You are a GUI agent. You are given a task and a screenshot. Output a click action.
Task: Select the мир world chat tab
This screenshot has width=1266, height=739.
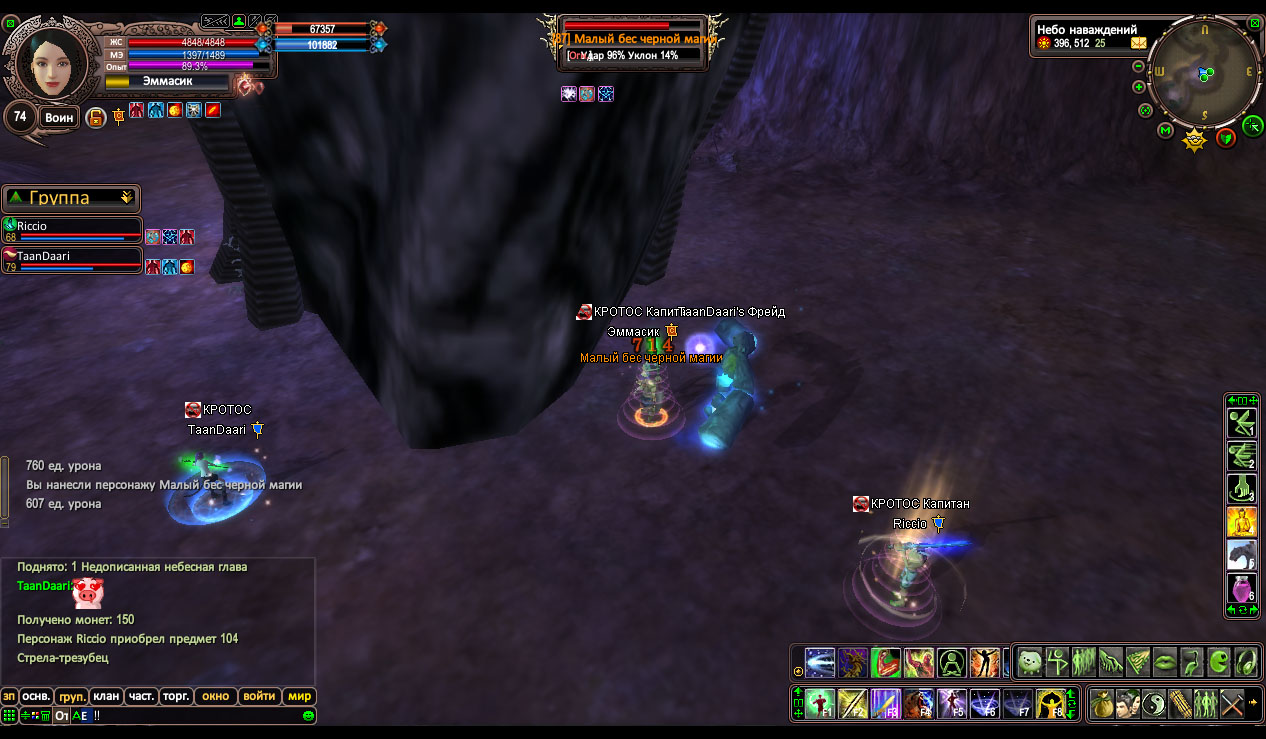(299, 696)
